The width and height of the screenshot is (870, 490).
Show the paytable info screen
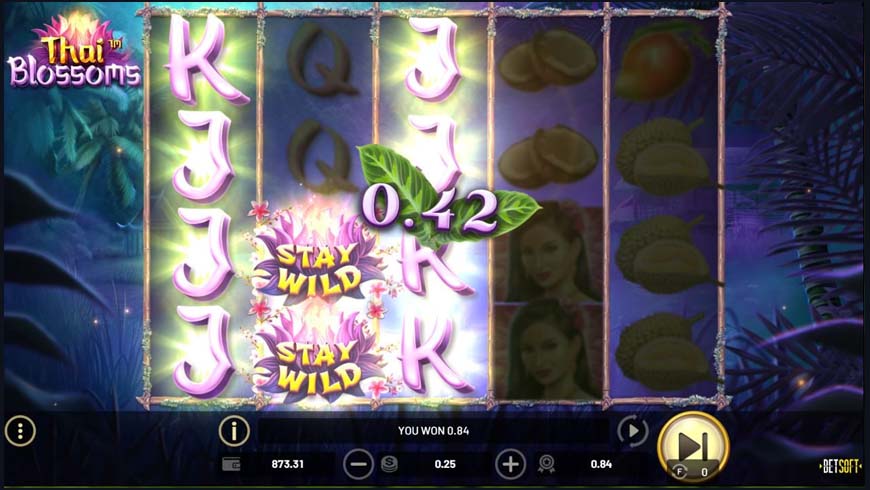coord(234,431)
